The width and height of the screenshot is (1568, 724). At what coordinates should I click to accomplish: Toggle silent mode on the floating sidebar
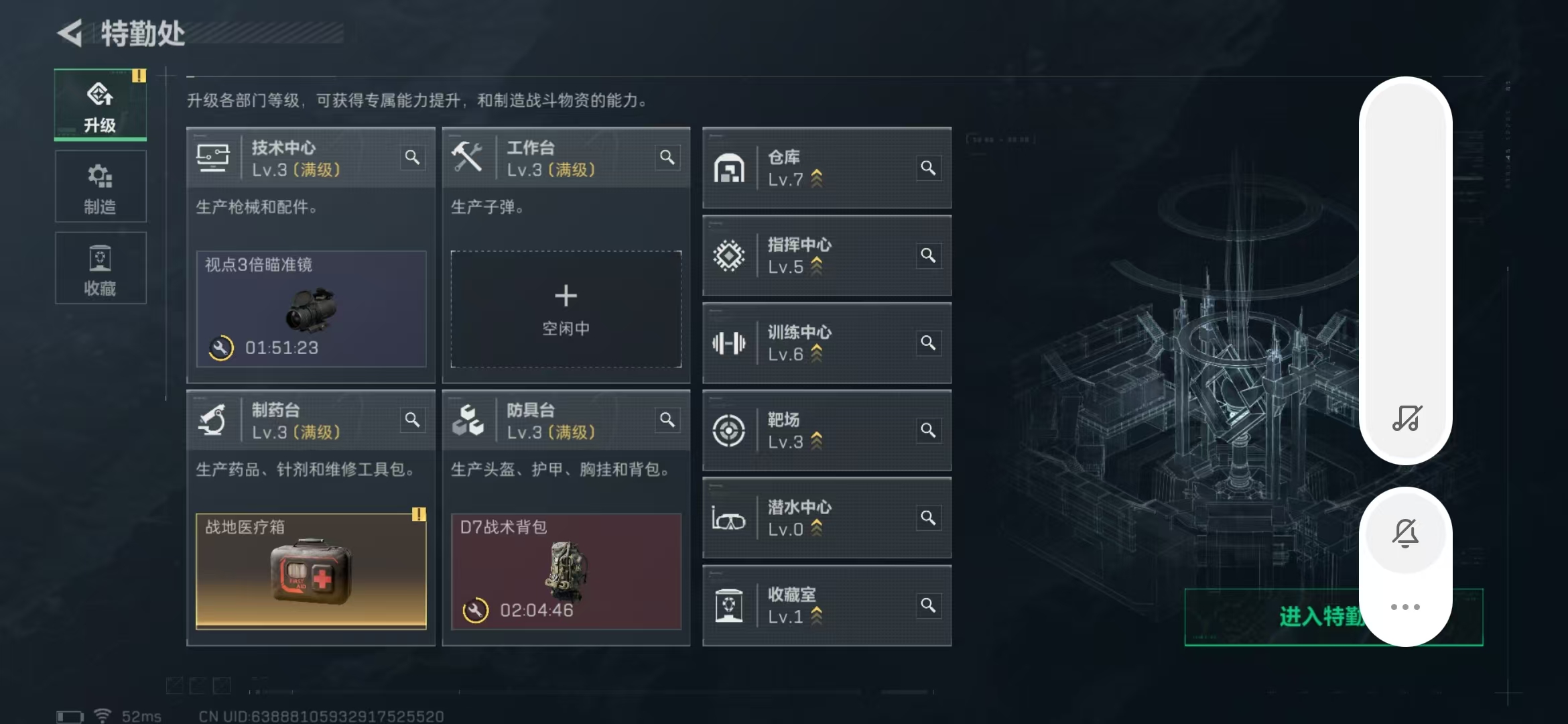[1406, 533]
